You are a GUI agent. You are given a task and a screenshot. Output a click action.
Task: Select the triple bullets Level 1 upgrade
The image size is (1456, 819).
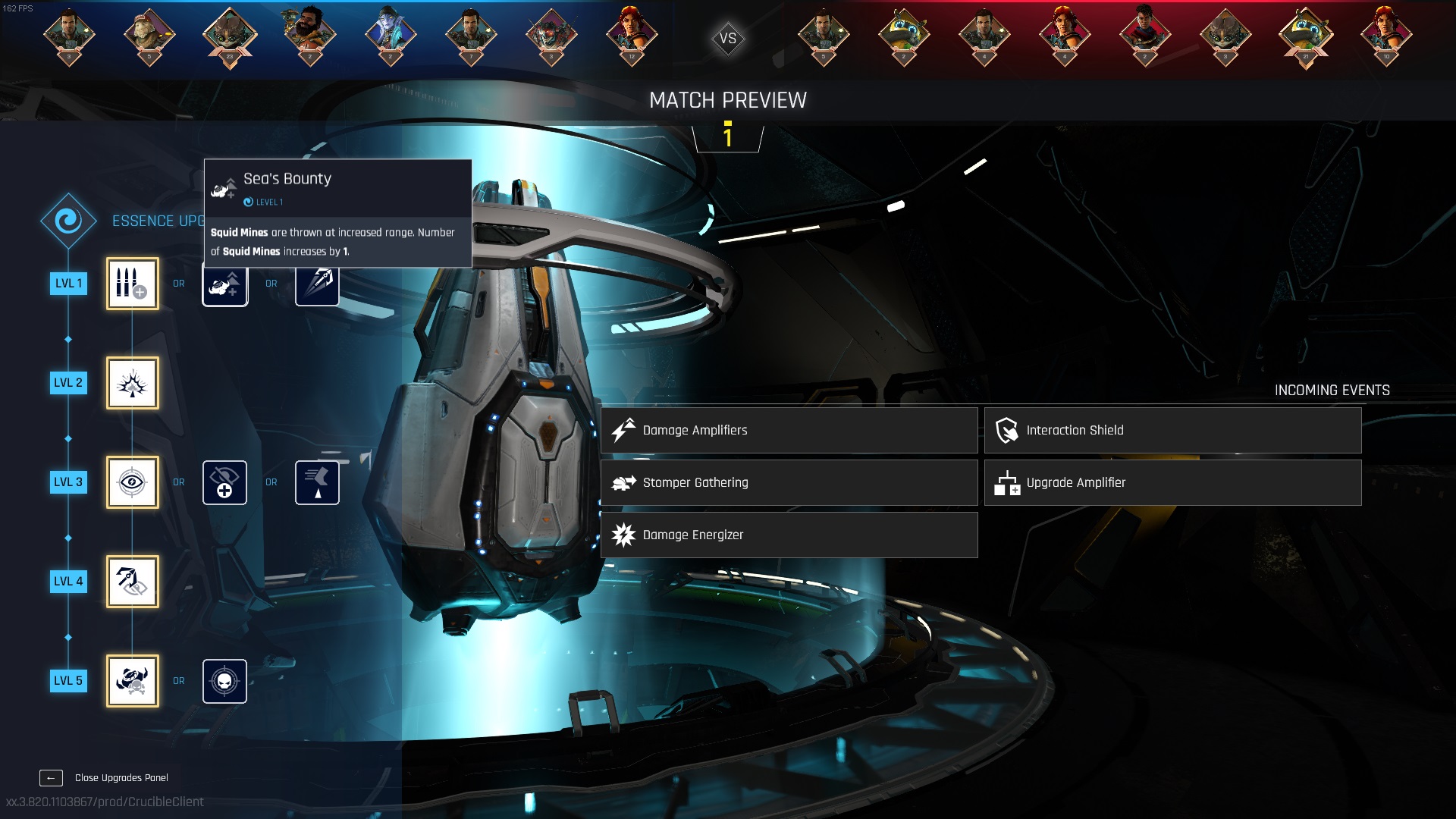(x=133, y=284)
